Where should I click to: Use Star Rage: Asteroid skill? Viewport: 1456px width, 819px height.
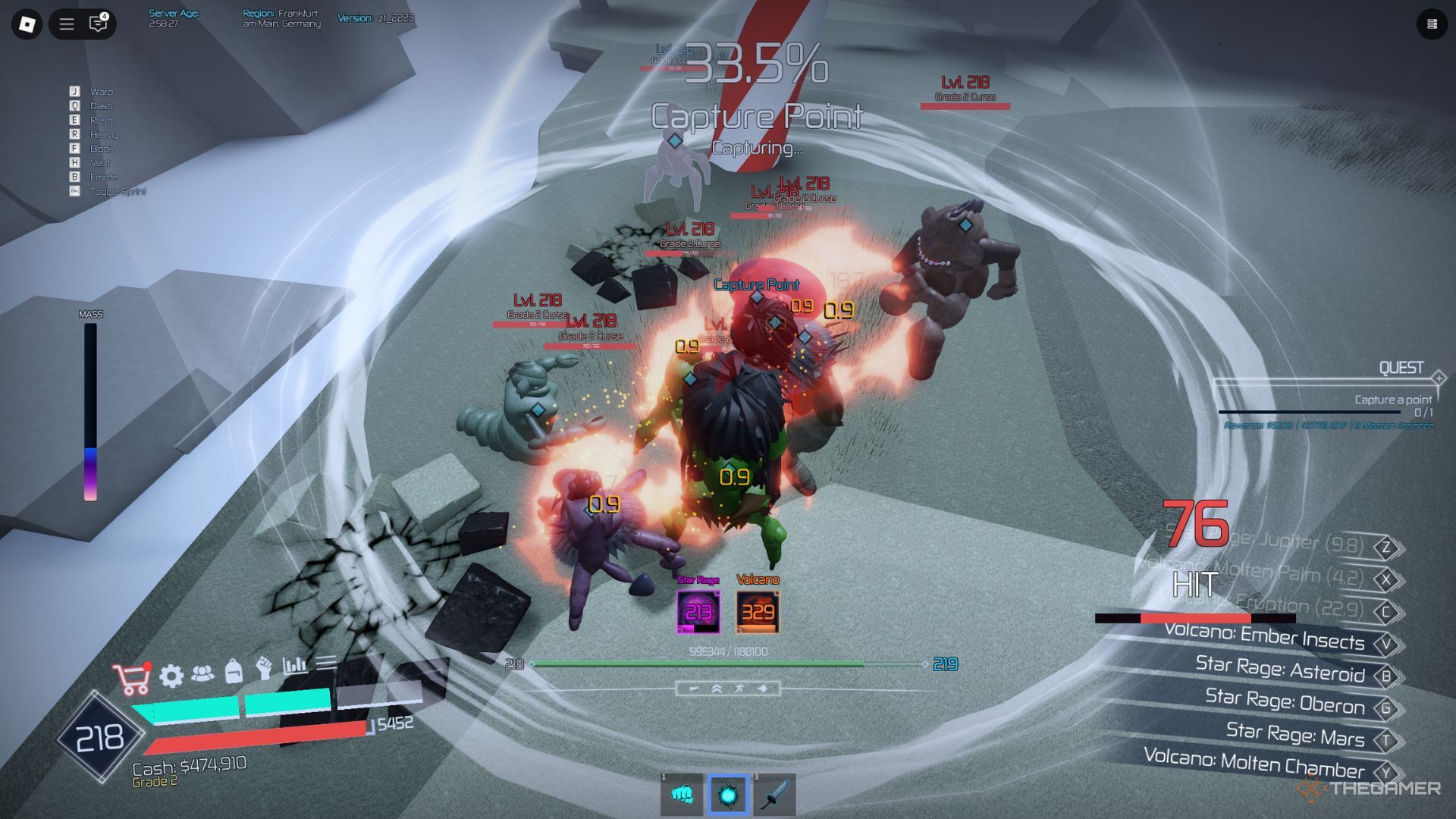pos(1280,670)
